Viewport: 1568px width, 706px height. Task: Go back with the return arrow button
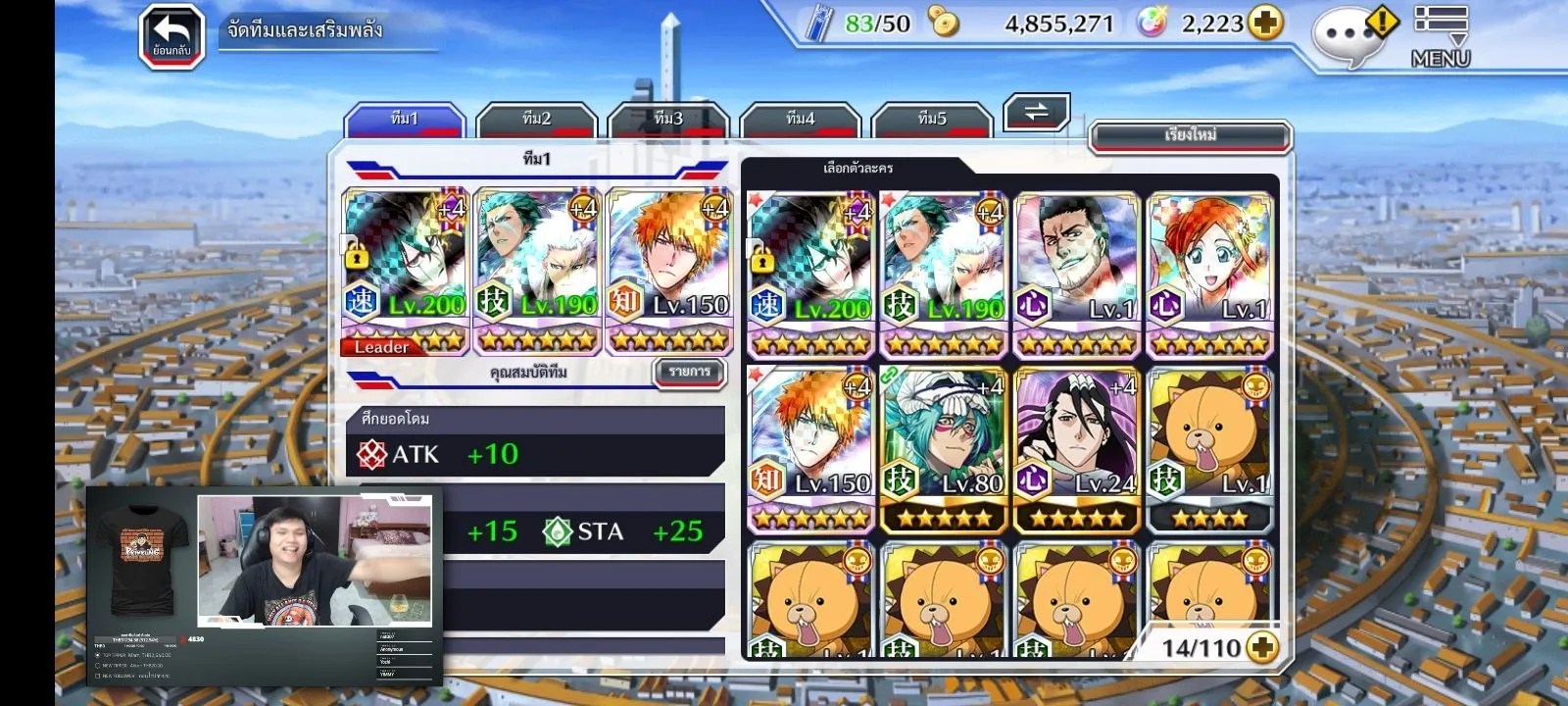171,37
